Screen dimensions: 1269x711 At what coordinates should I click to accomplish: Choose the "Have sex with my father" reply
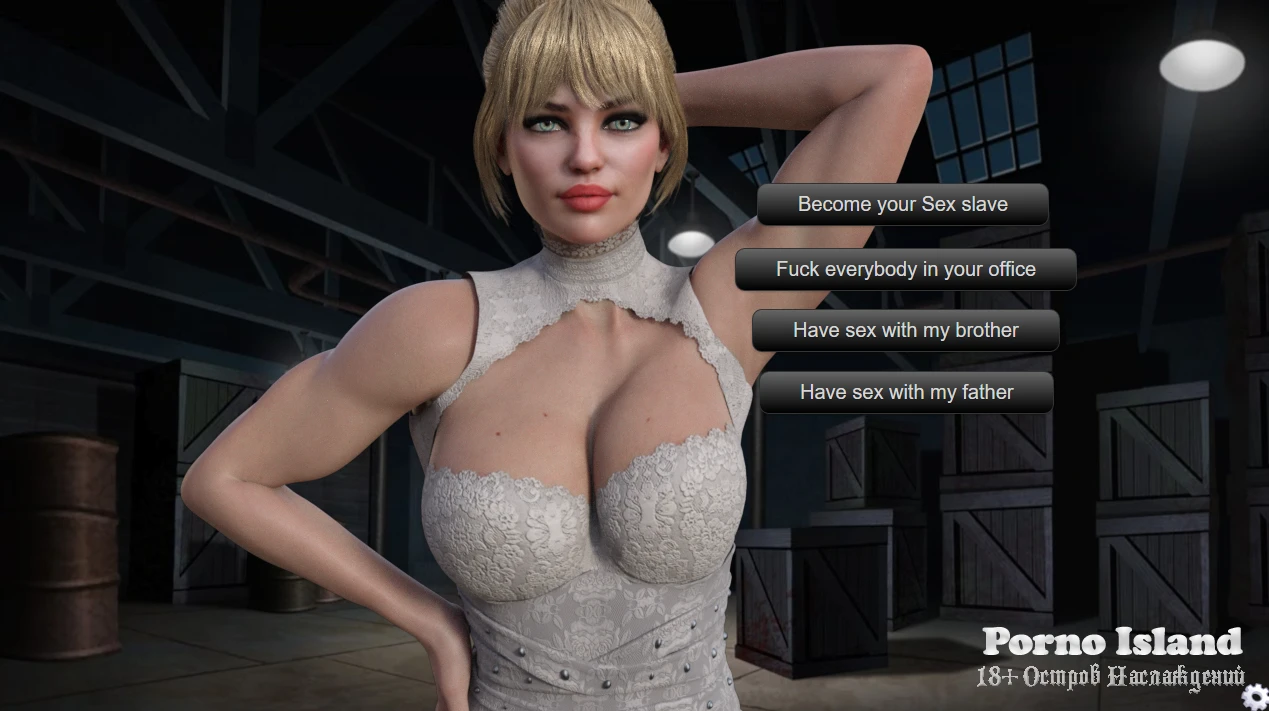(x=906, y=392)
